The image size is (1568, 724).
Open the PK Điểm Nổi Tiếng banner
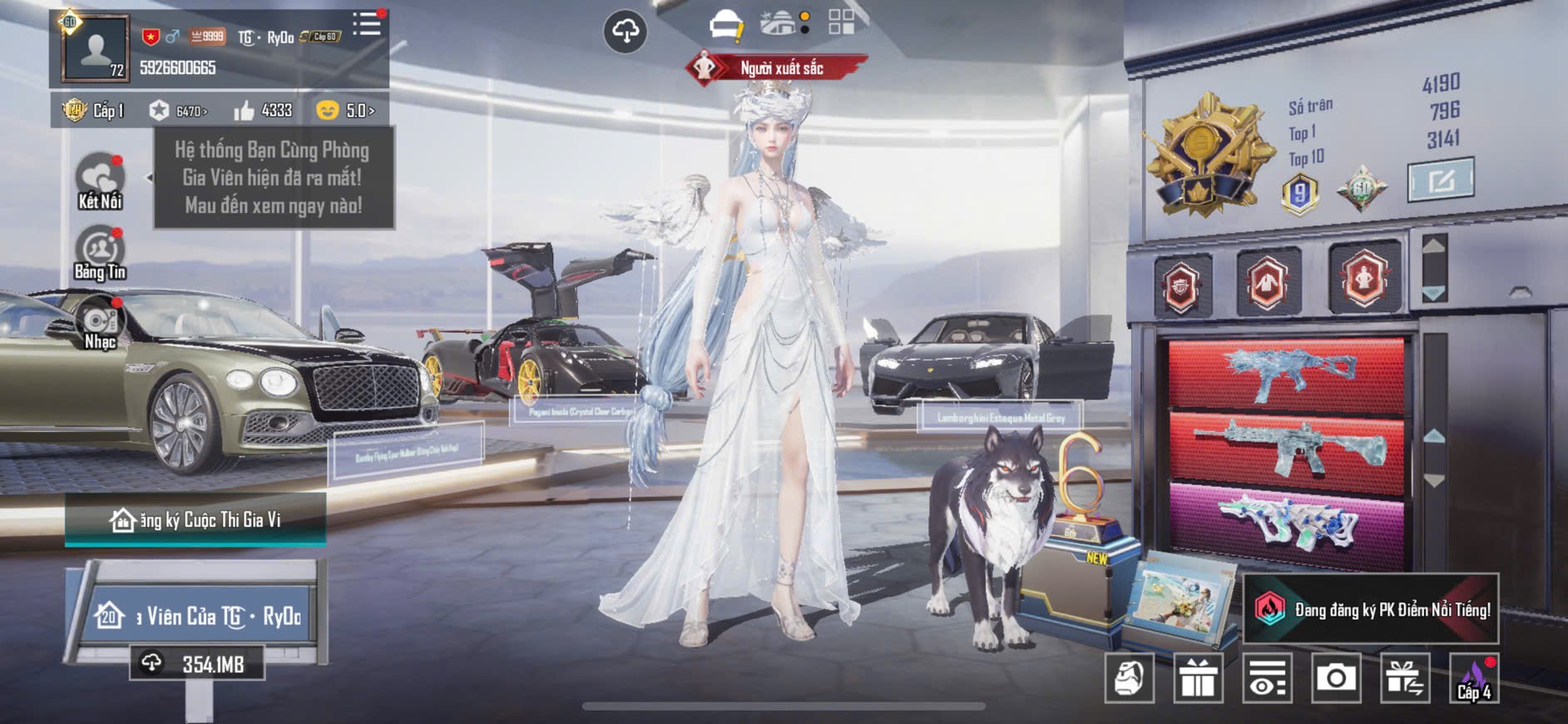click(1372, 609)
